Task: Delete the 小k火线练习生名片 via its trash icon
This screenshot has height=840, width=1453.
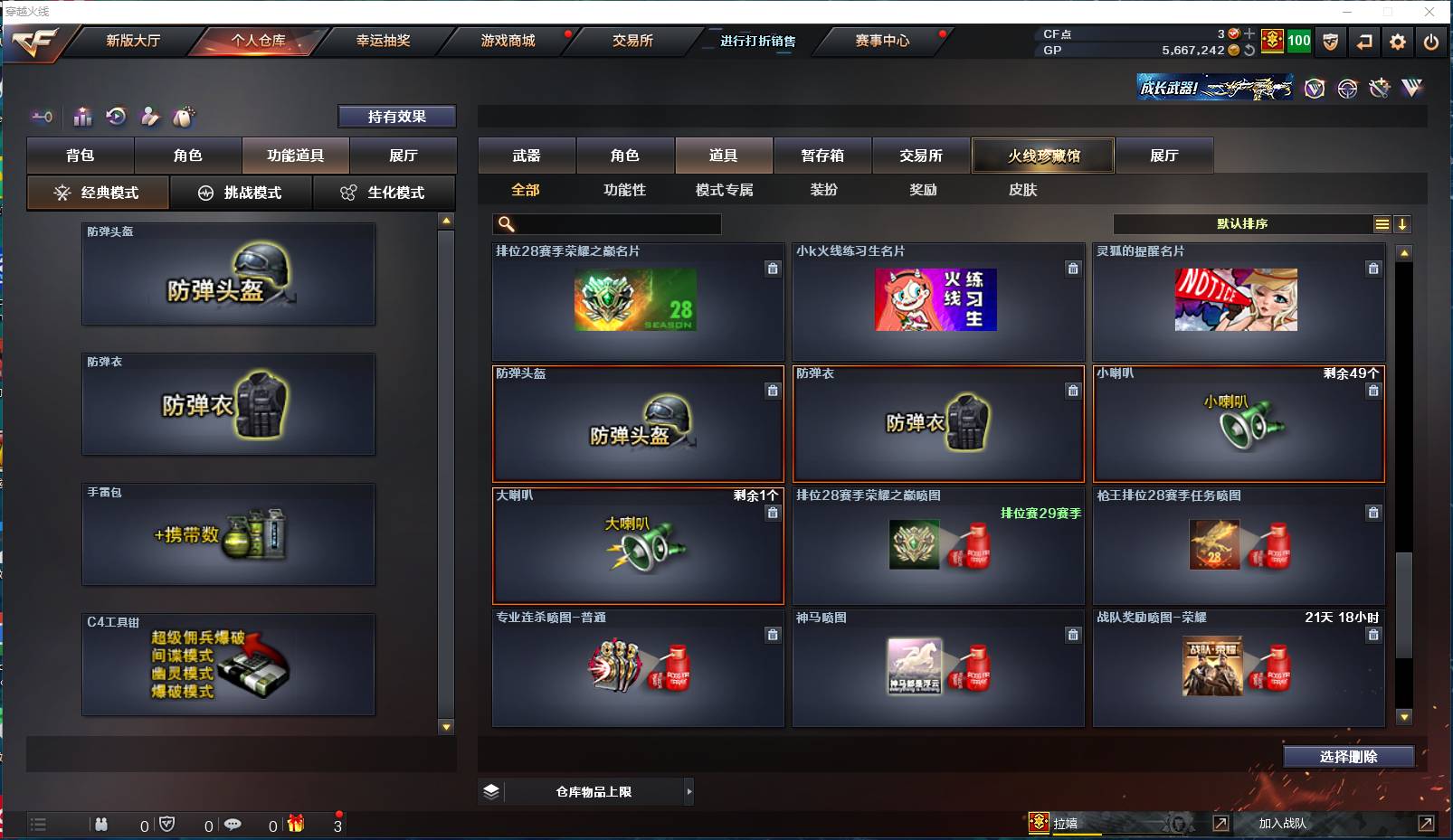Action: click(x=1073, y=269)
